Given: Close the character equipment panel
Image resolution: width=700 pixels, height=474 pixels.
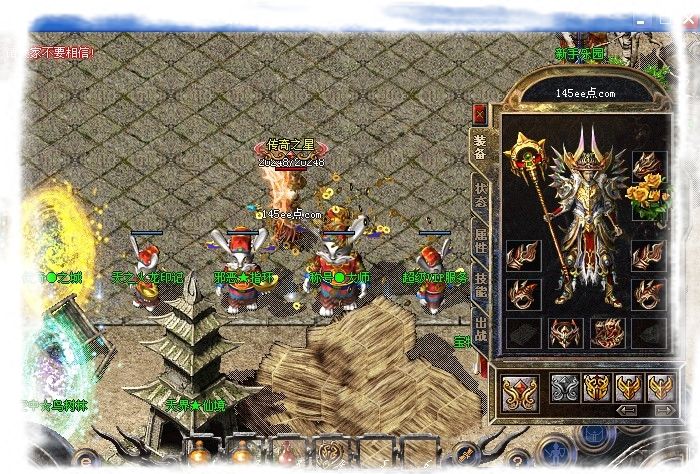Looking at the screenshot, I should [480, 113].
